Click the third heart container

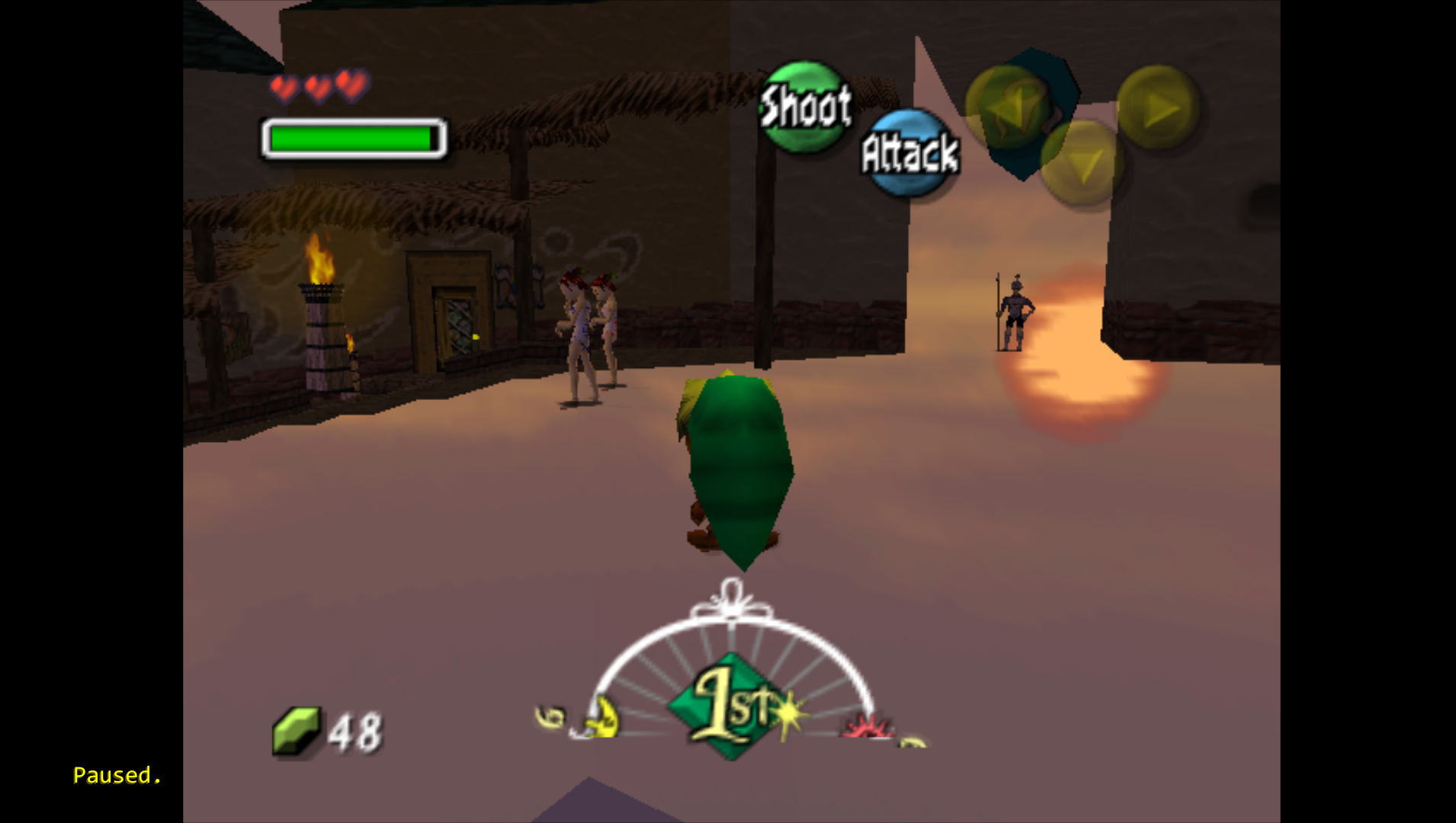point(350,85)
